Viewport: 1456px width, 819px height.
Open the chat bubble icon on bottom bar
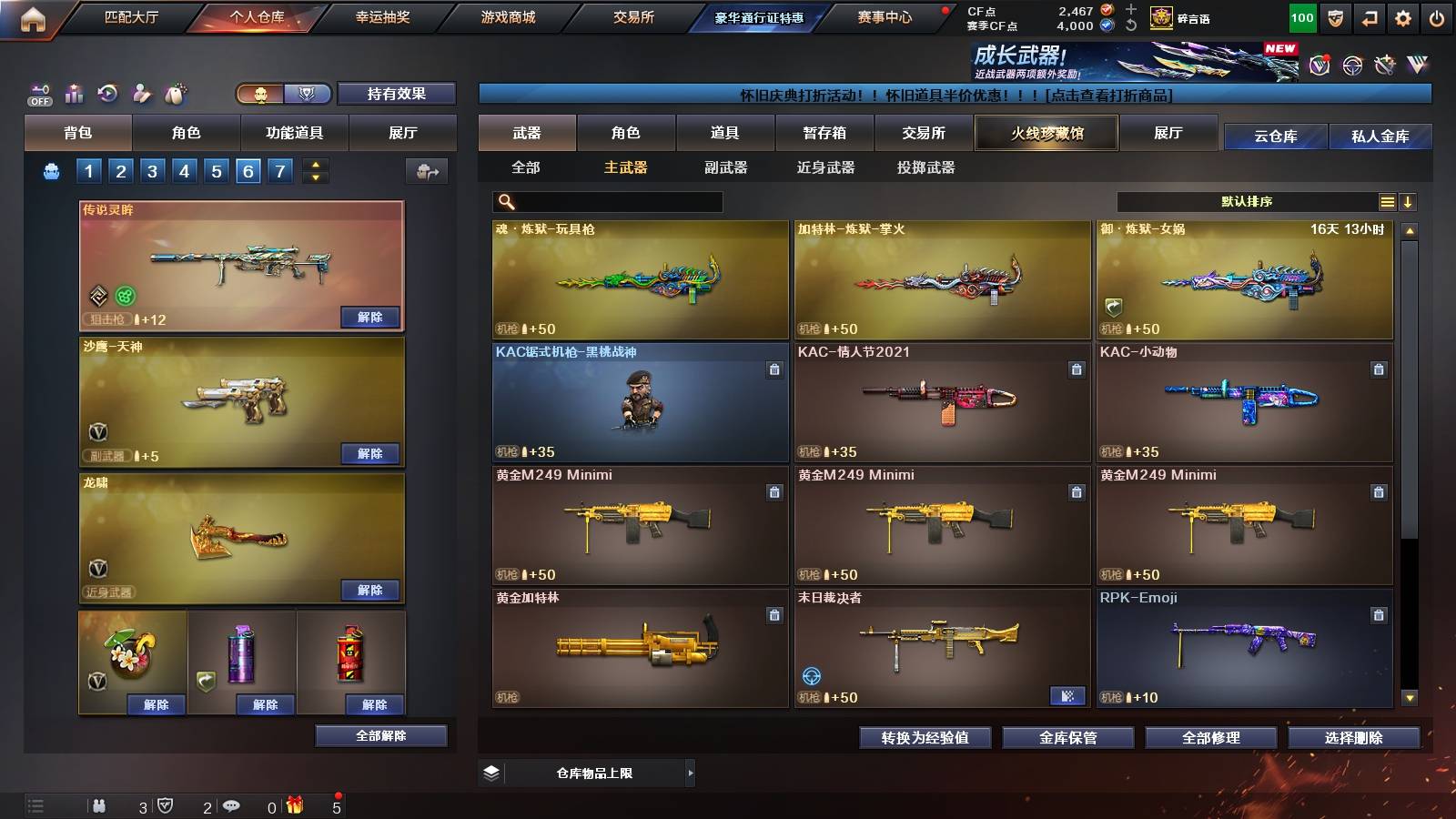pos(230,804)
